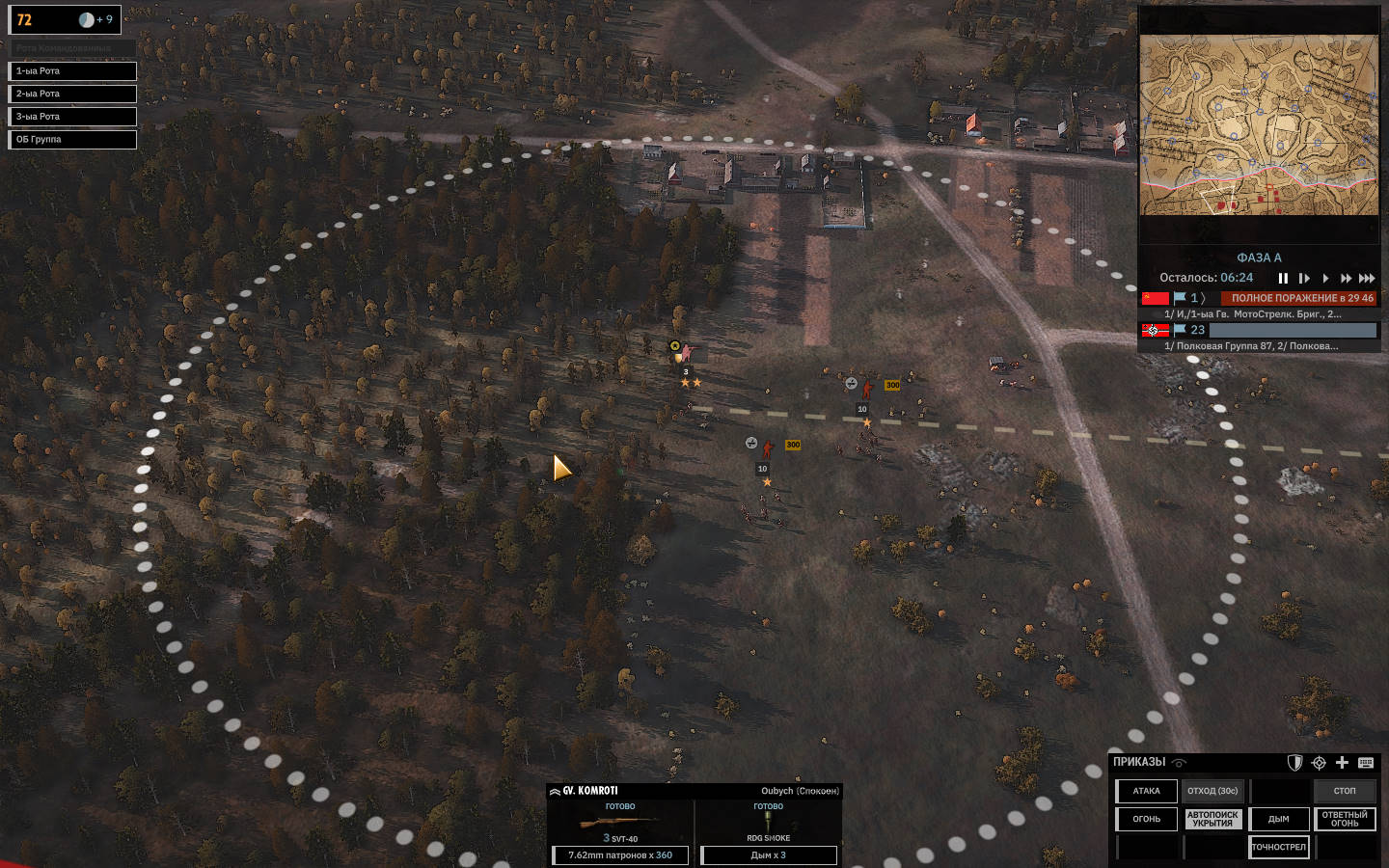1389x868 pixels.
Task: Set normal play speed
Action: pos(1325,279)
